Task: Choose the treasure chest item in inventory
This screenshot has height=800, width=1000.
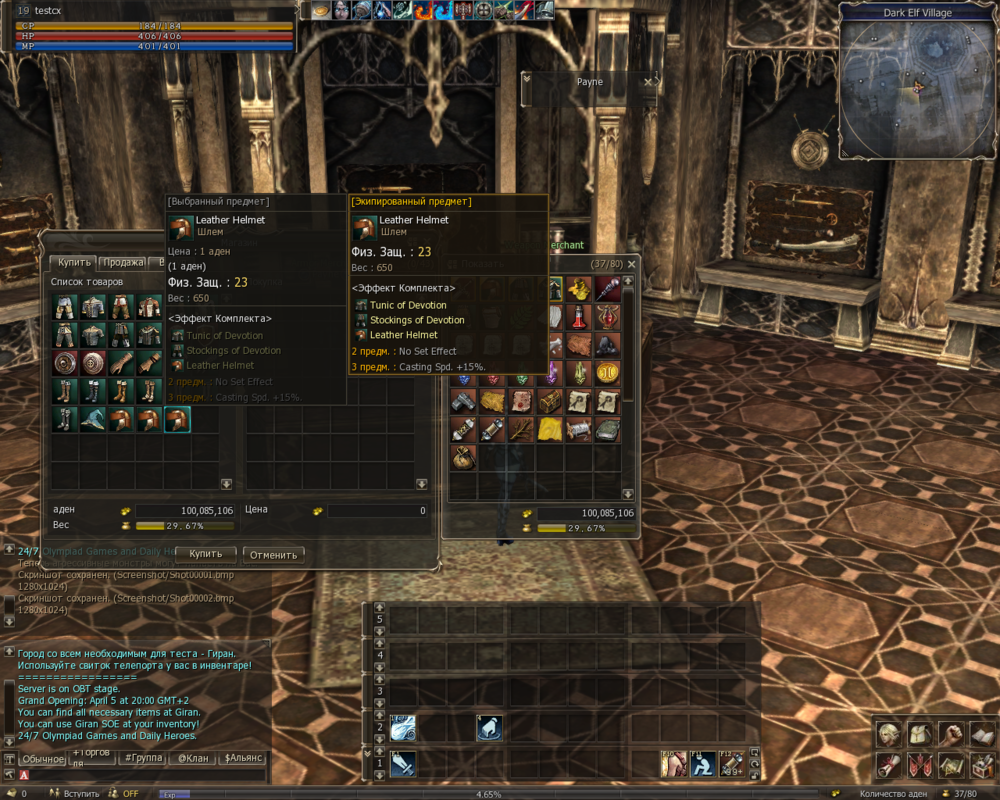Action: coord(551,402)
